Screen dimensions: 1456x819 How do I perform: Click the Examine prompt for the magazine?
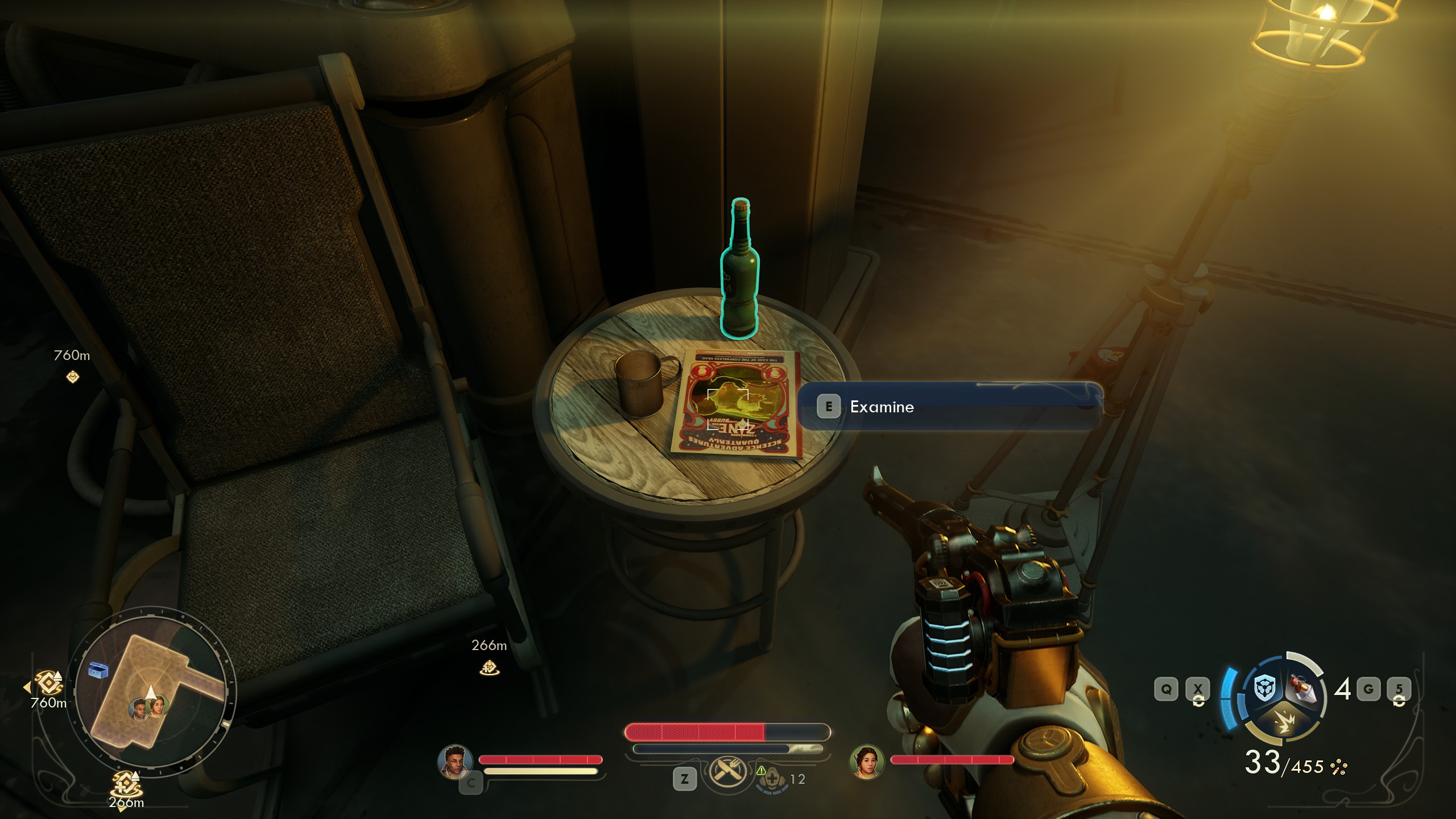coord(881,407)
